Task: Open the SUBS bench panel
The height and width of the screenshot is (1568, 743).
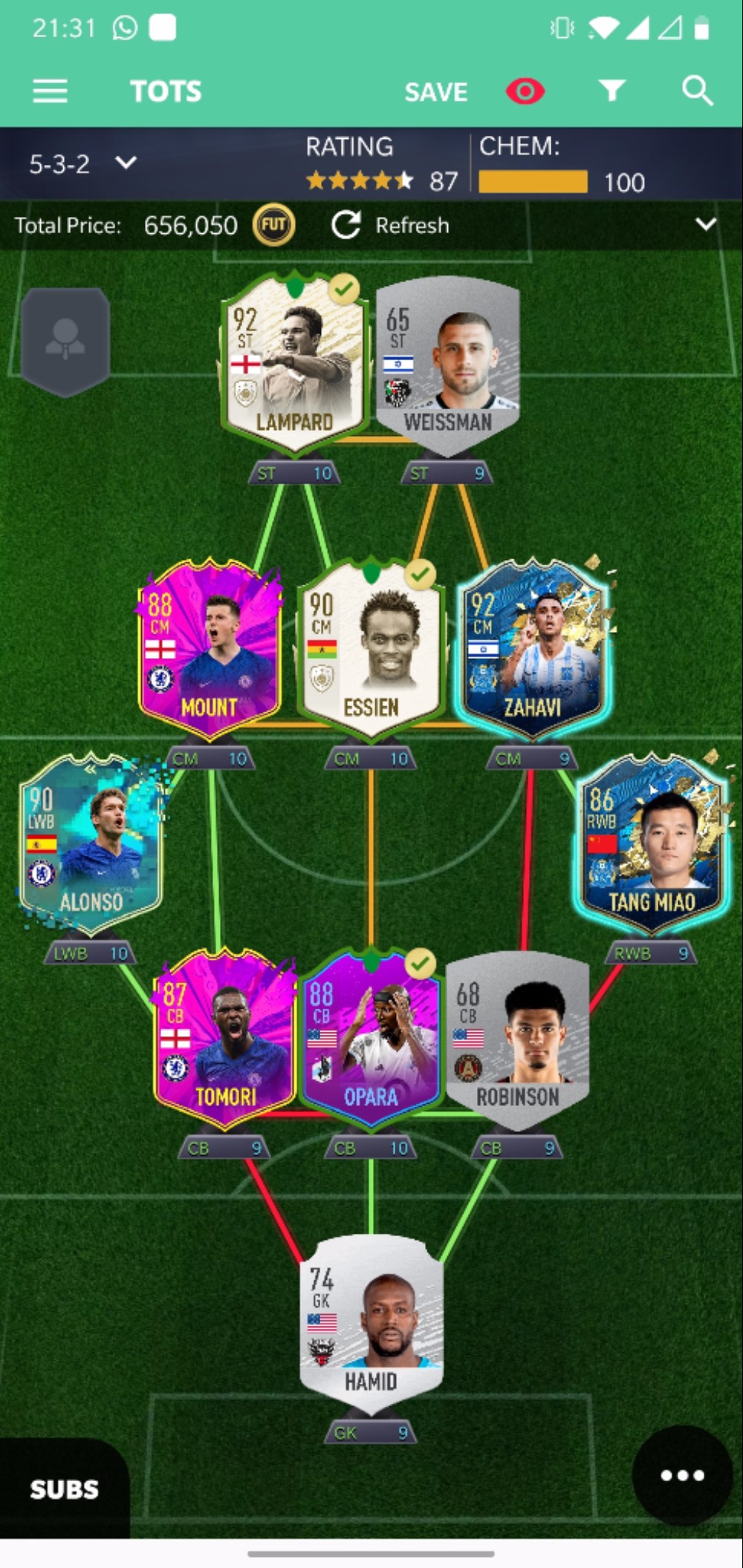Action: pyautogui.click(x=64, y=1489)
